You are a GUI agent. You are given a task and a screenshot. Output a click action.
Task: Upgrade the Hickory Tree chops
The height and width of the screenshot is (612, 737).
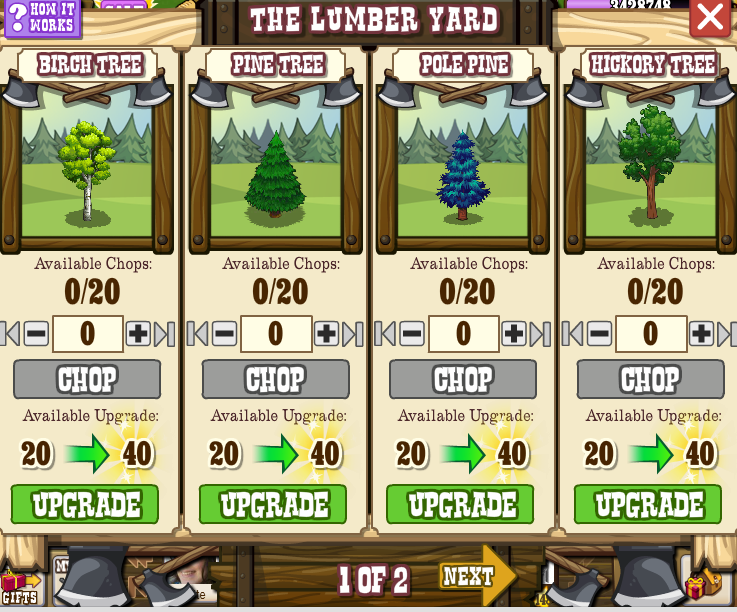point(648,504)
